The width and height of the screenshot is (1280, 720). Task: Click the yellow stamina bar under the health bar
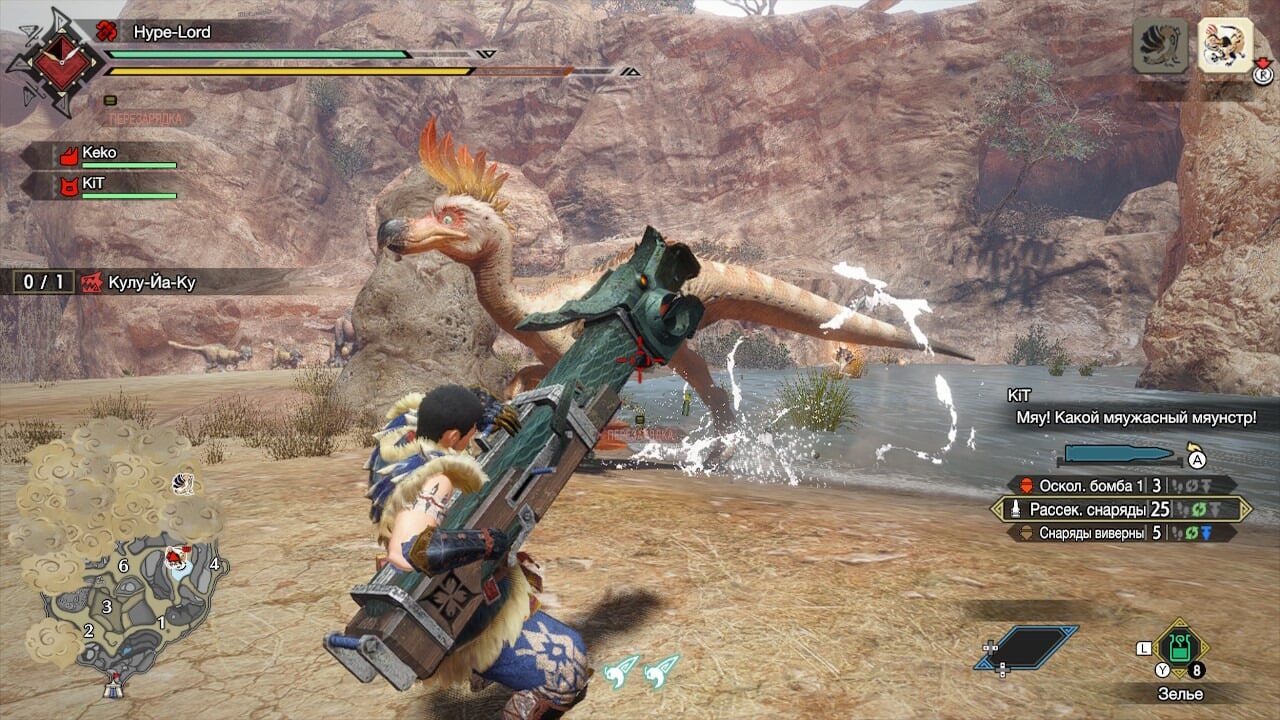[x=290, y=70]
